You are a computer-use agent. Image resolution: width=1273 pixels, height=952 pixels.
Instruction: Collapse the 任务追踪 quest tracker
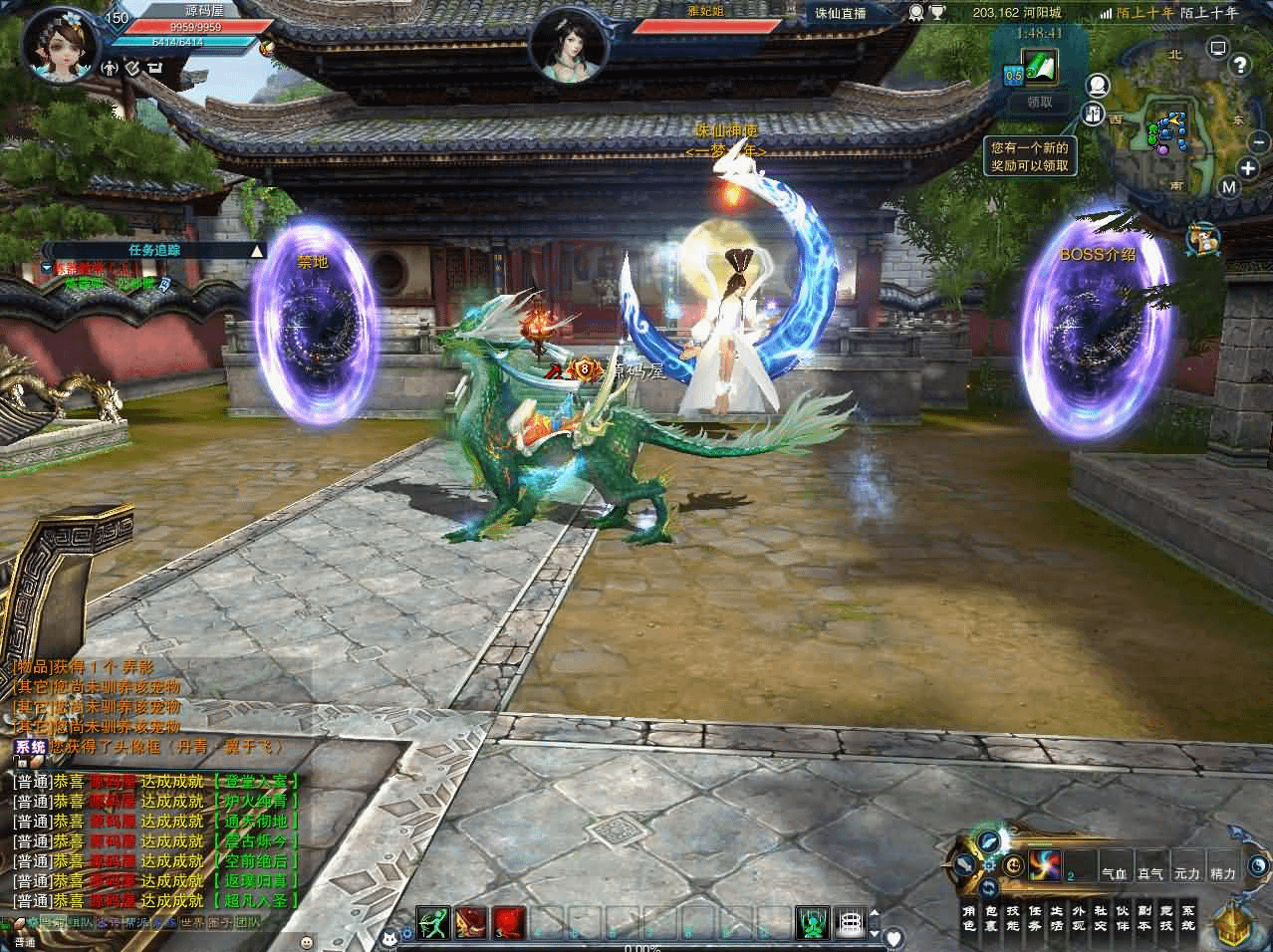[x=257, y=251]
